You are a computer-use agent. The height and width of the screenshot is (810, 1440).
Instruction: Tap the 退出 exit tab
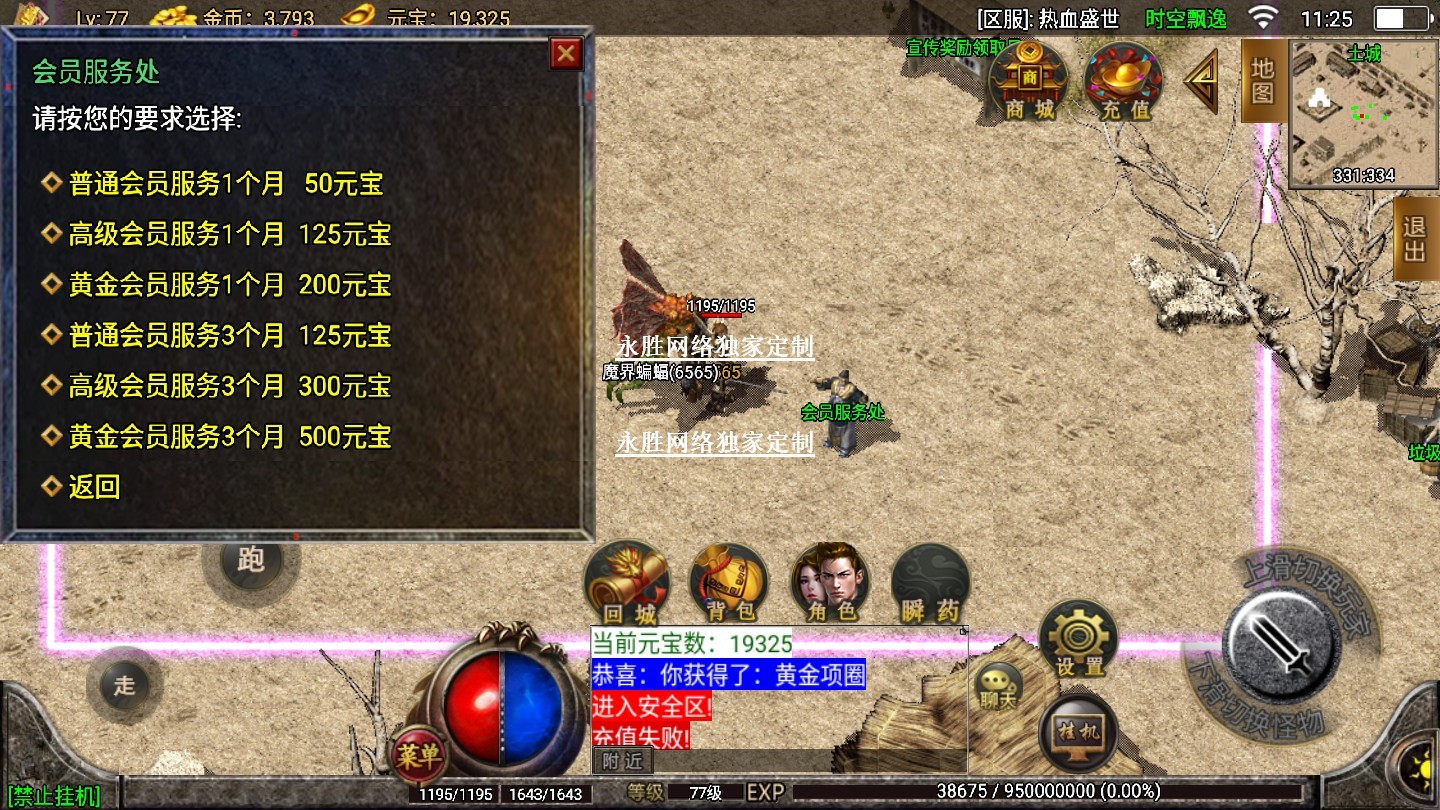tap(1415, 238)
